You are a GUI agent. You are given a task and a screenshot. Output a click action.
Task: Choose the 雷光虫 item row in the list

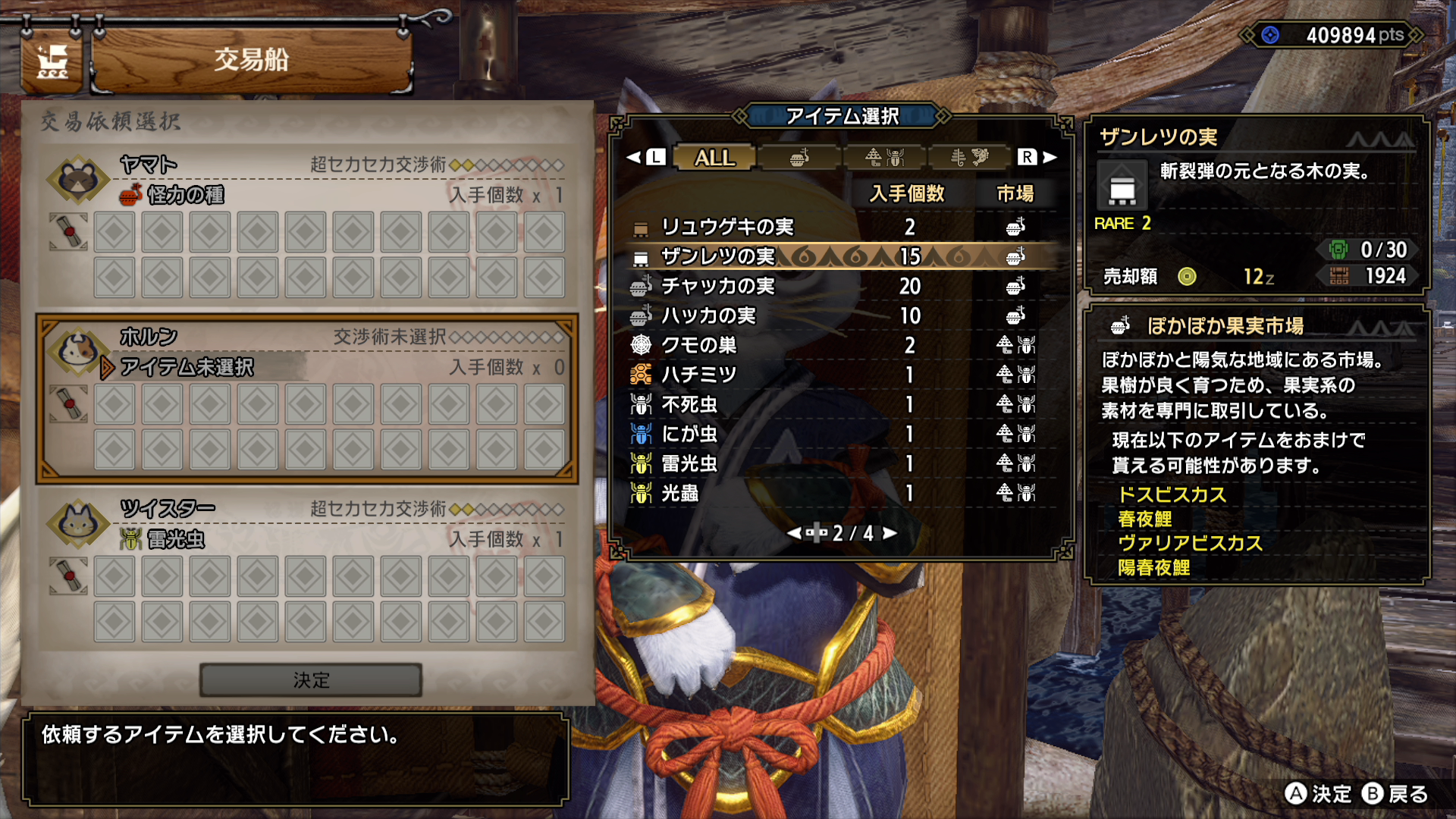(x=834, y=463)
